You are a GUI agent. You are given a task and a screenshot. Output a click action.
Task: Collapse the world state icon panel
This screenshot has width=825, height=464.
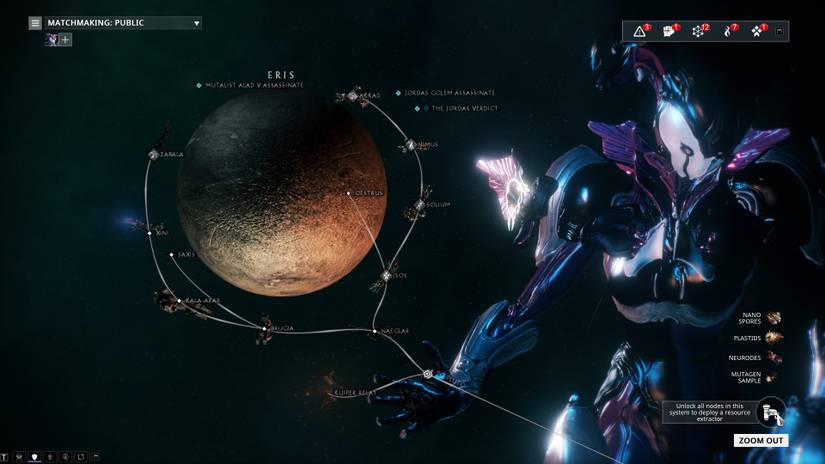[781, 31]
